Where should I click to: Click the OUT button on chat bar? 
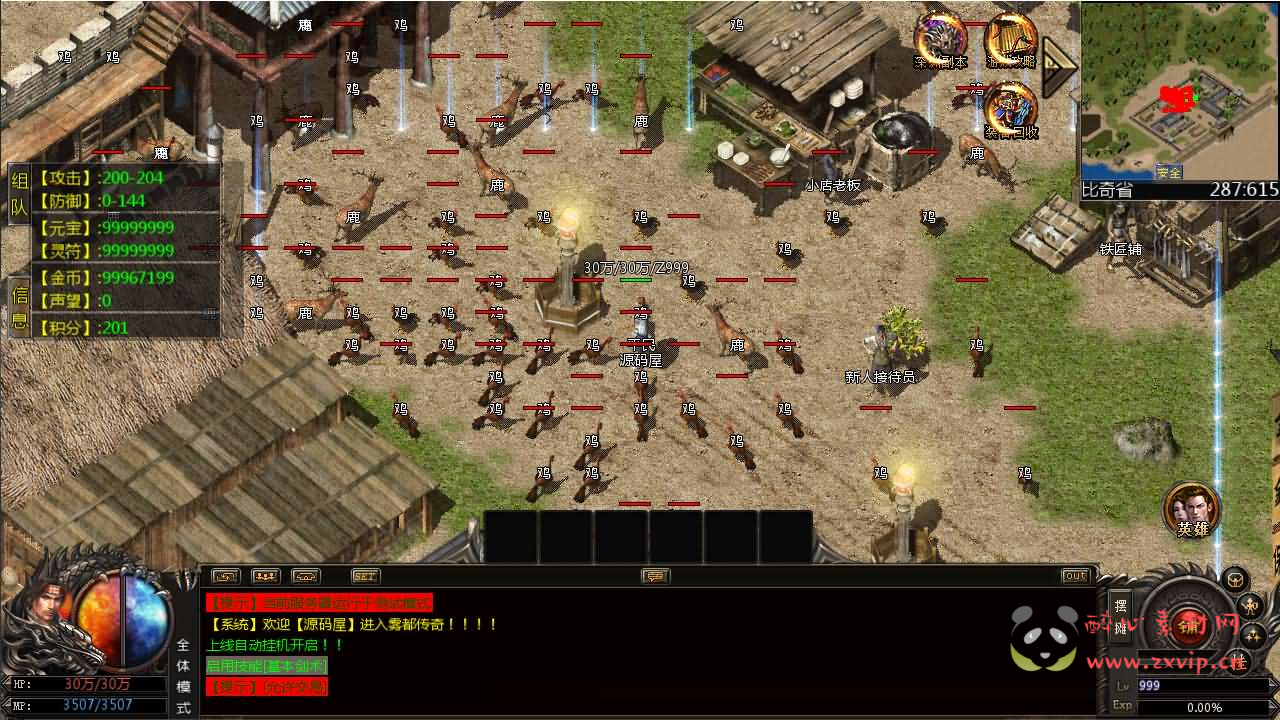[x=1075, y=576]
